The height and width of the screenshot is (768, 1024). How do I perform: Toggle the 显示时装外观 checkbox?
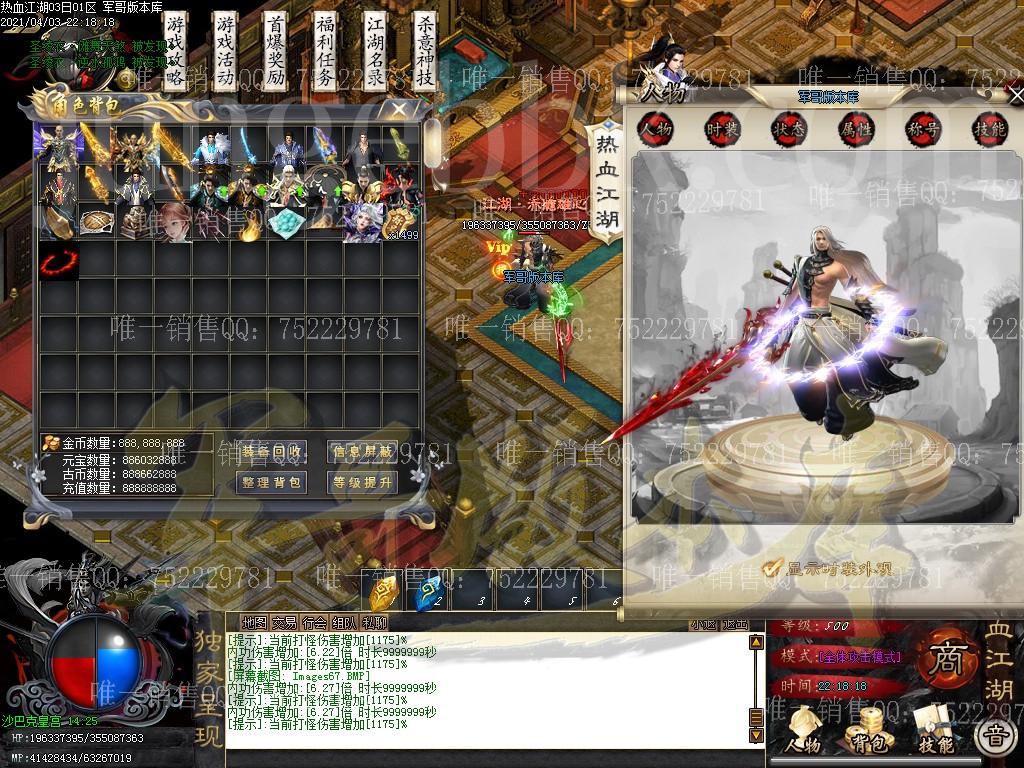coord(771,568)
